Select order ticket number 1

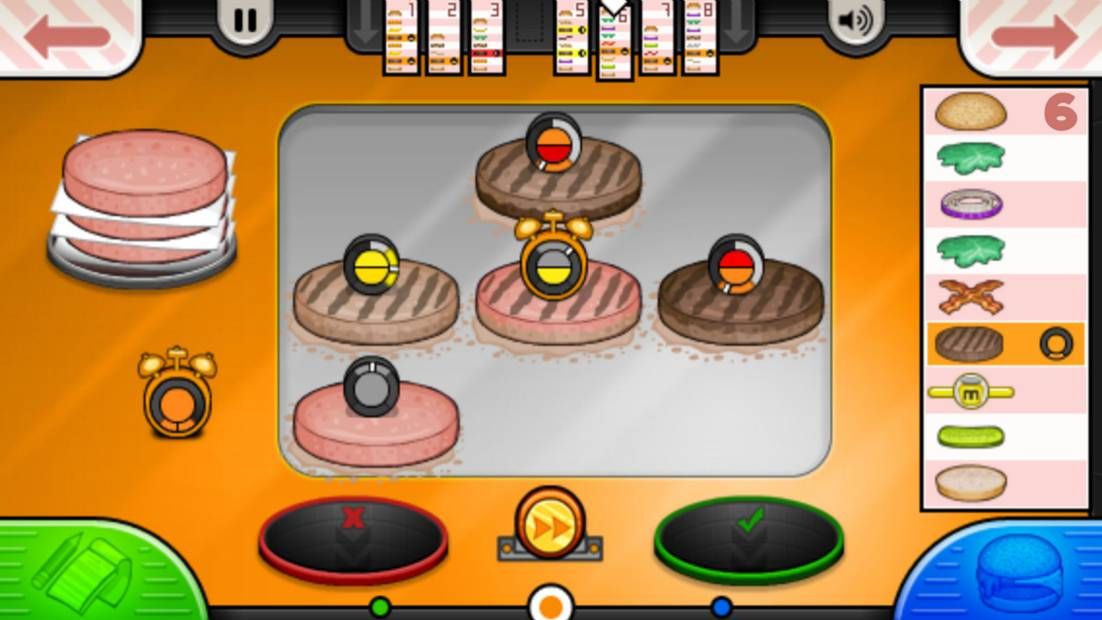coord(401,38)
